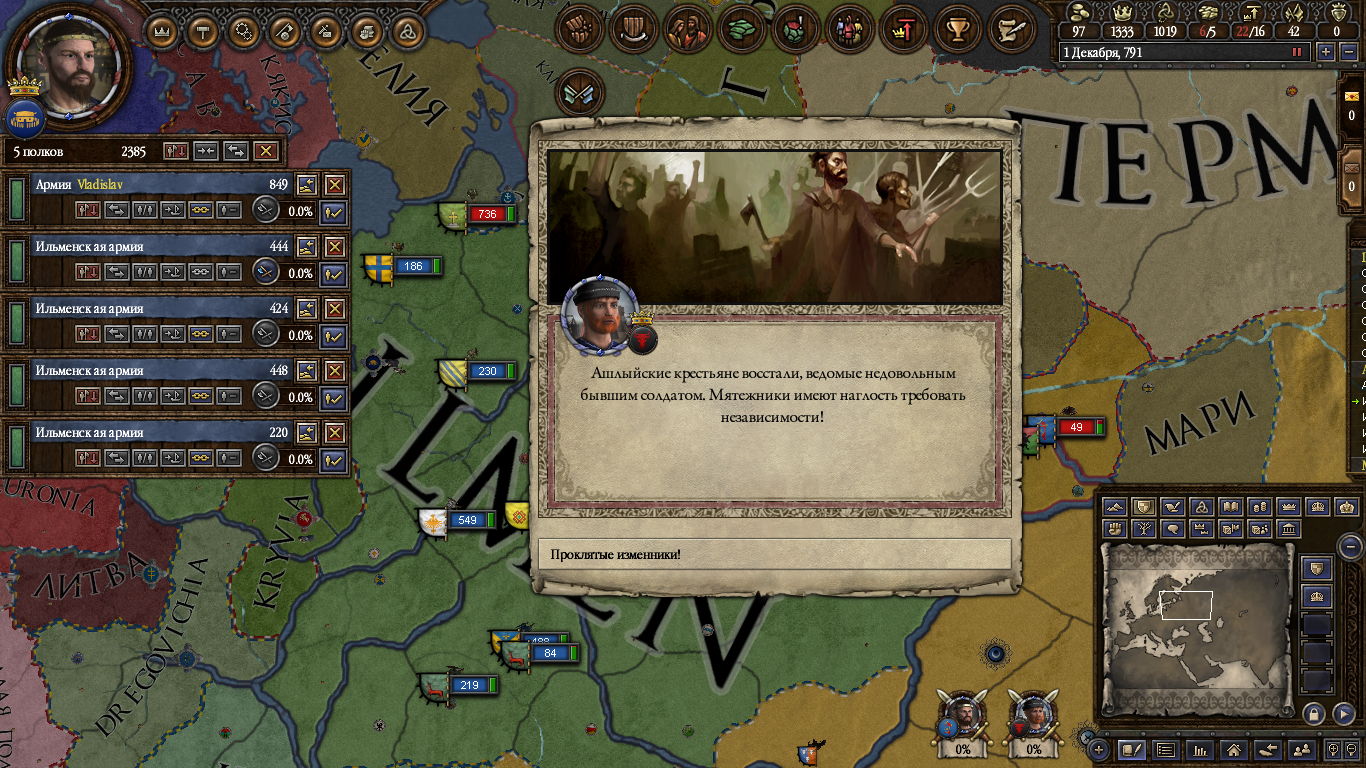Disband the Армия Vladislav unit
1366x768 pixels.
[335, 185]
